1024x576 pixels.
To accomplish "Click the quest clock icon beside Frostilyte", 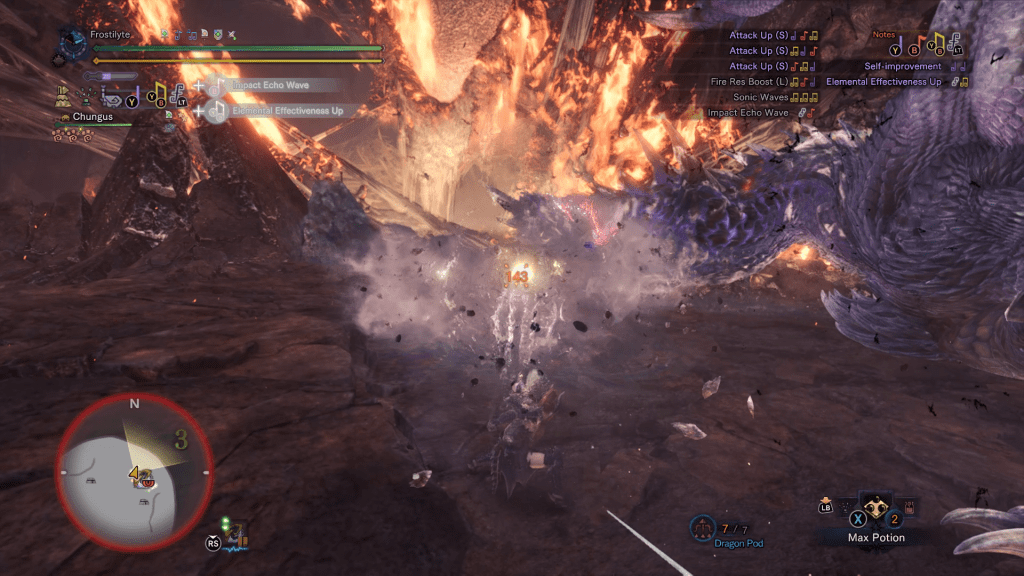I will click(71, 42).
